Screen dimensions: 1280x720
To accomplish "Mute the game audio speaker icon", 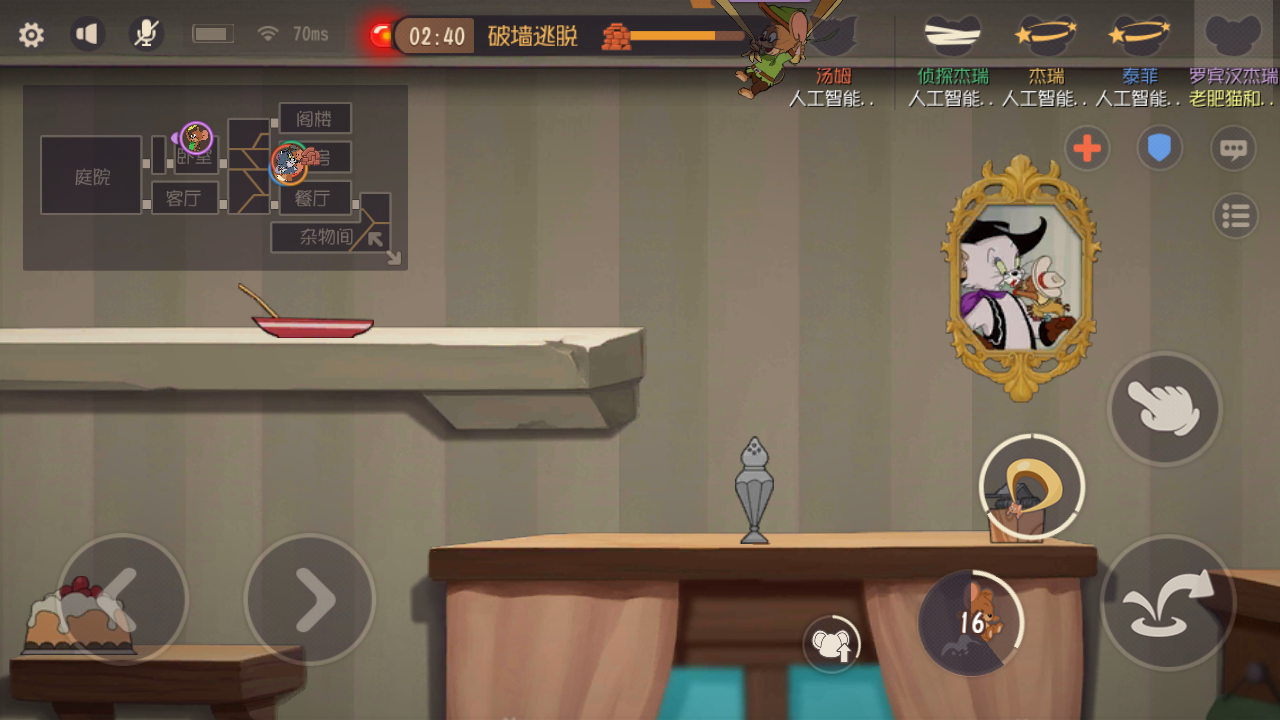I will (x=88, y=33).
